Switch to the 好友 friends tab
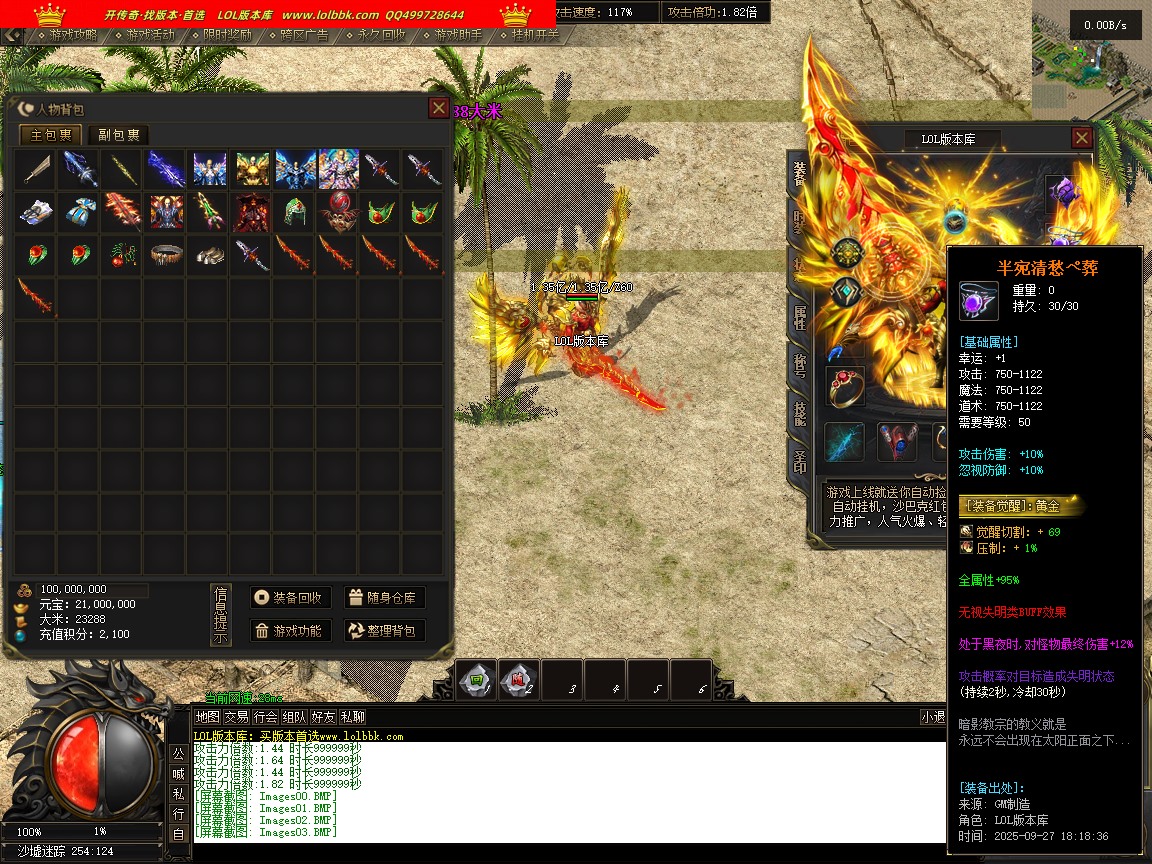The width and height of the screenshot is (1152, 864). [323, 717]
